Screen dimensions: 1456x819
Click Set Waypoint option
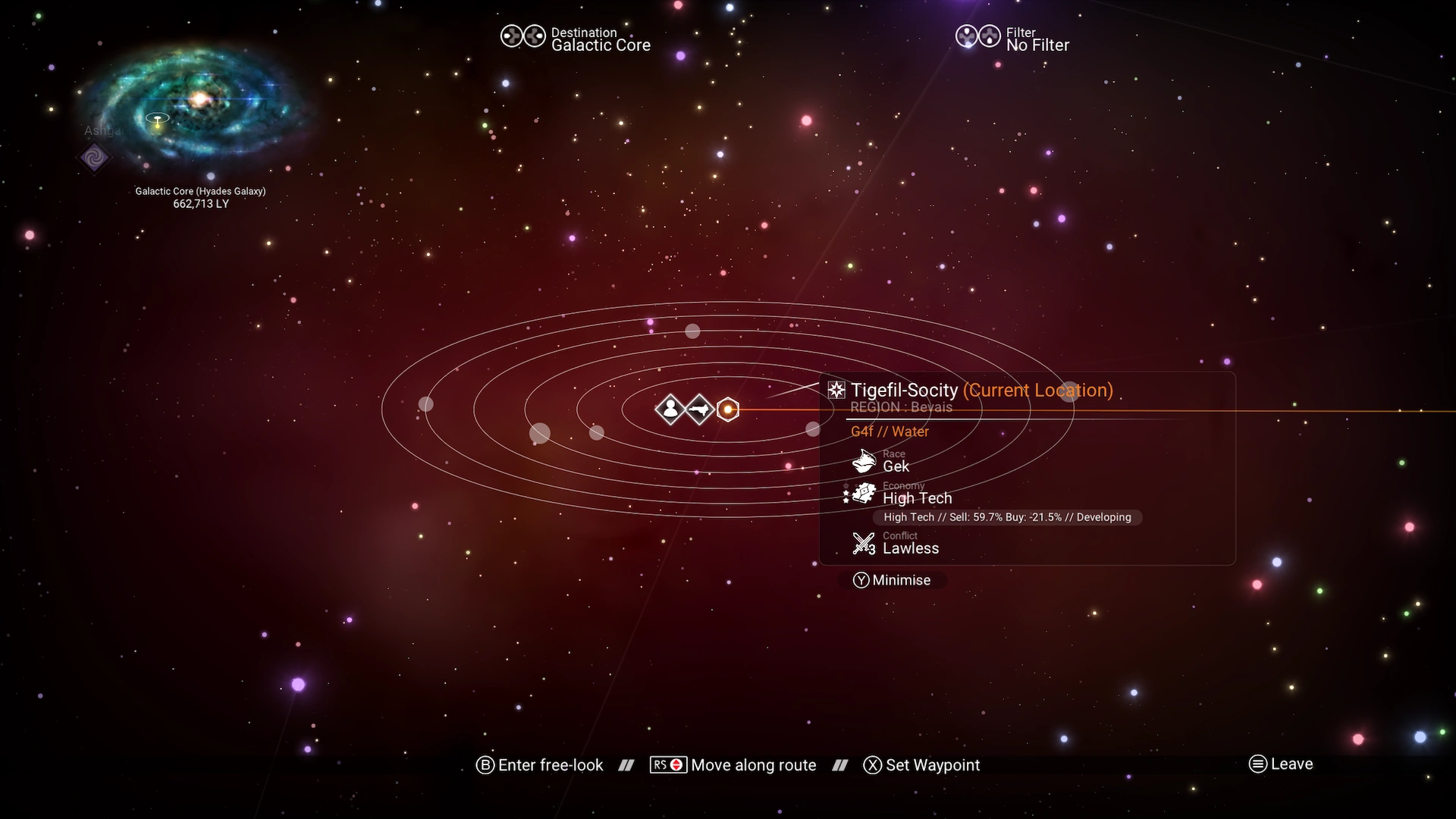coord(922,765)
